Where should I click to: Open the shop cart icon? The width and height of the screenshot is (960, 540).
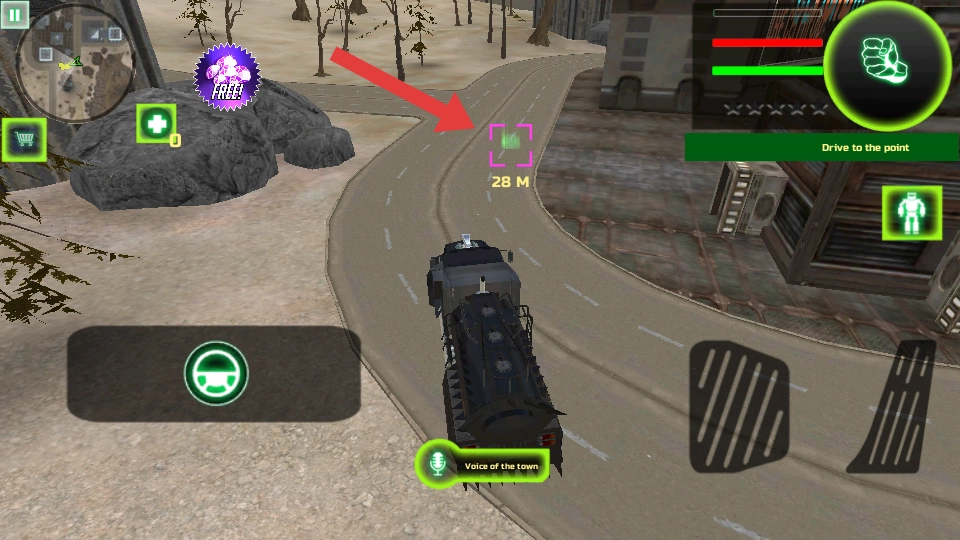(x=23, y=141)
